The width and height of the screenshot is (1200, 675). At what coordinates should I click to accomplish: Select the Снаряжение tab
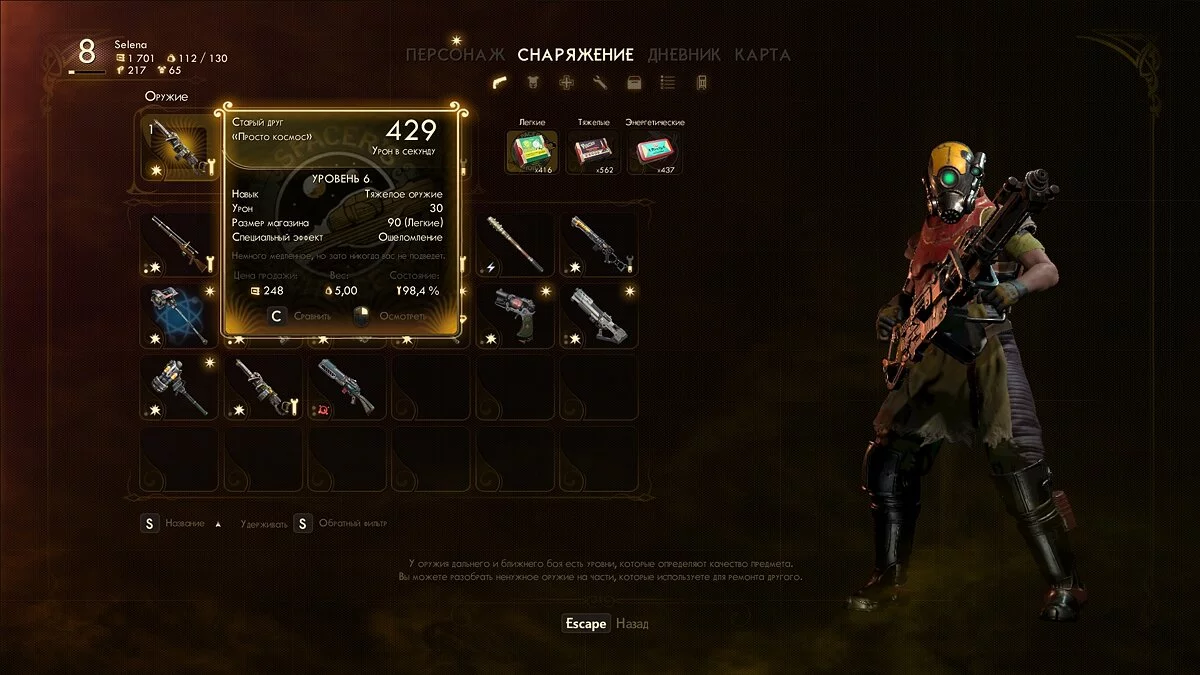pos(575,55)
